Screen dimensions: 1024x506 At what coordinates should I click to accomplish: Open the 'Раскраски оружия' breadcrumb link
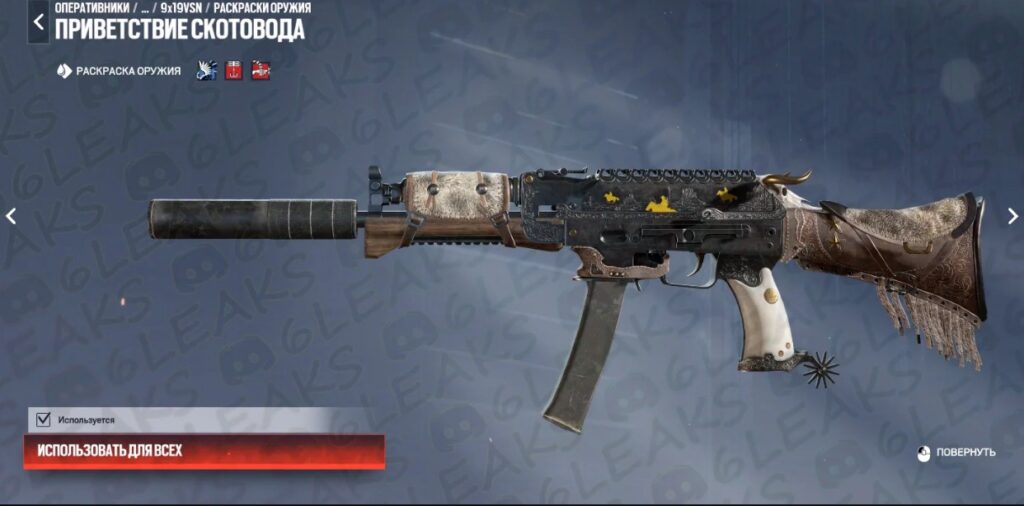(262, 8)
